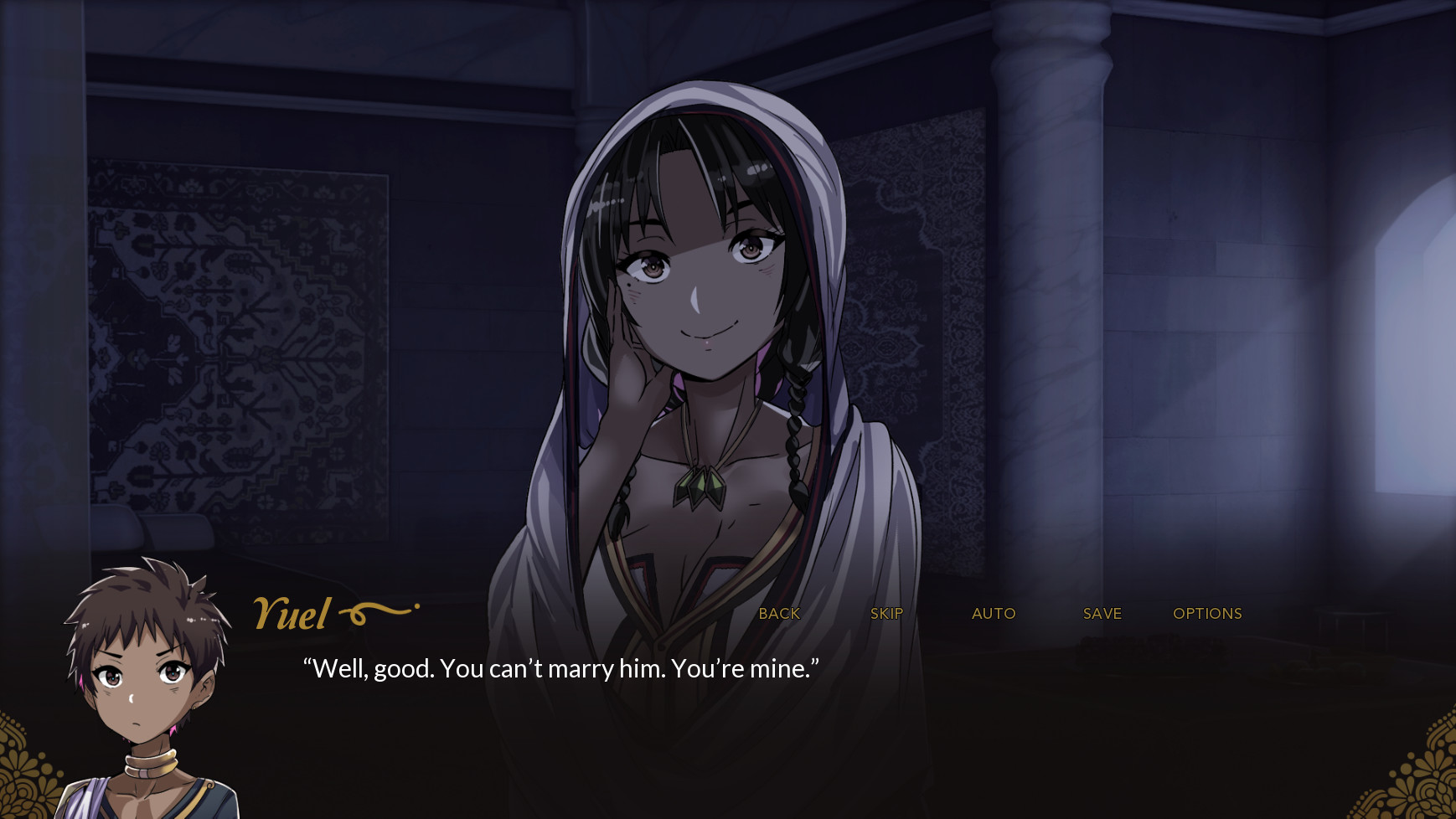
Task: Activate the Skip button
Action: (x=886, y=614)
